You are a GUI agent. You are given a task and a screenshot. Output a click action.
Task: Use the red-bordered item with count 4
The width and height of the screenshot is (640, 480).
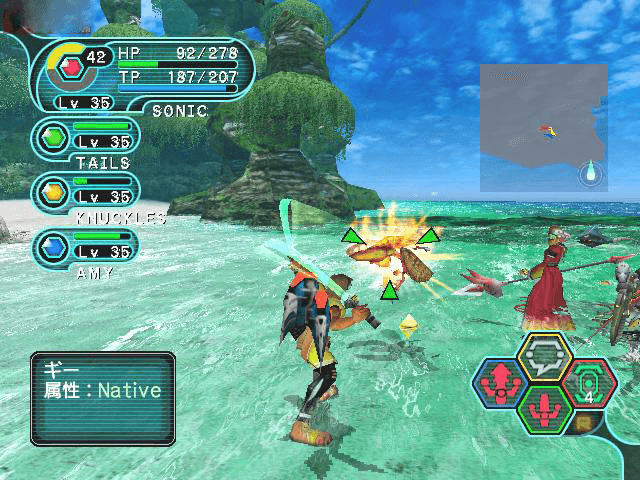click(x=590, y=383)
